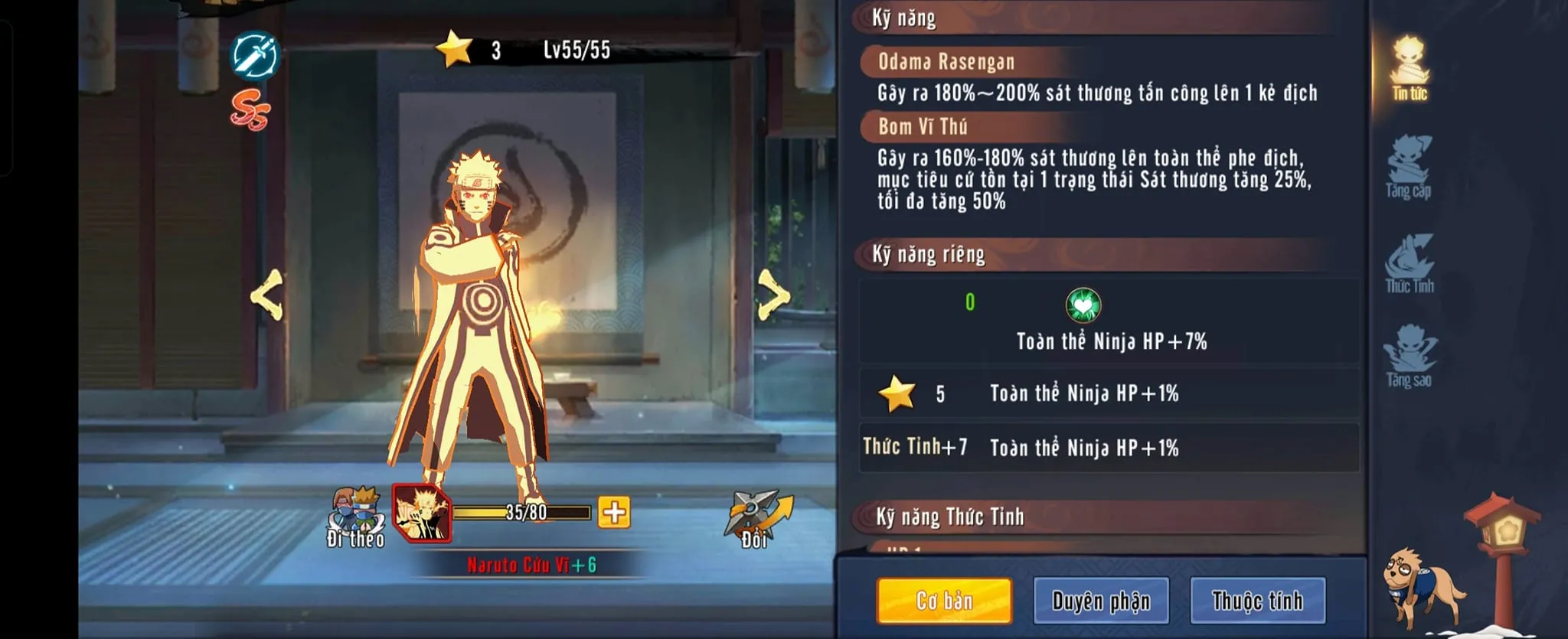Show the Thuộc tính tab
Screen dimensions: 1568x639
click(x=1257, y=601)
